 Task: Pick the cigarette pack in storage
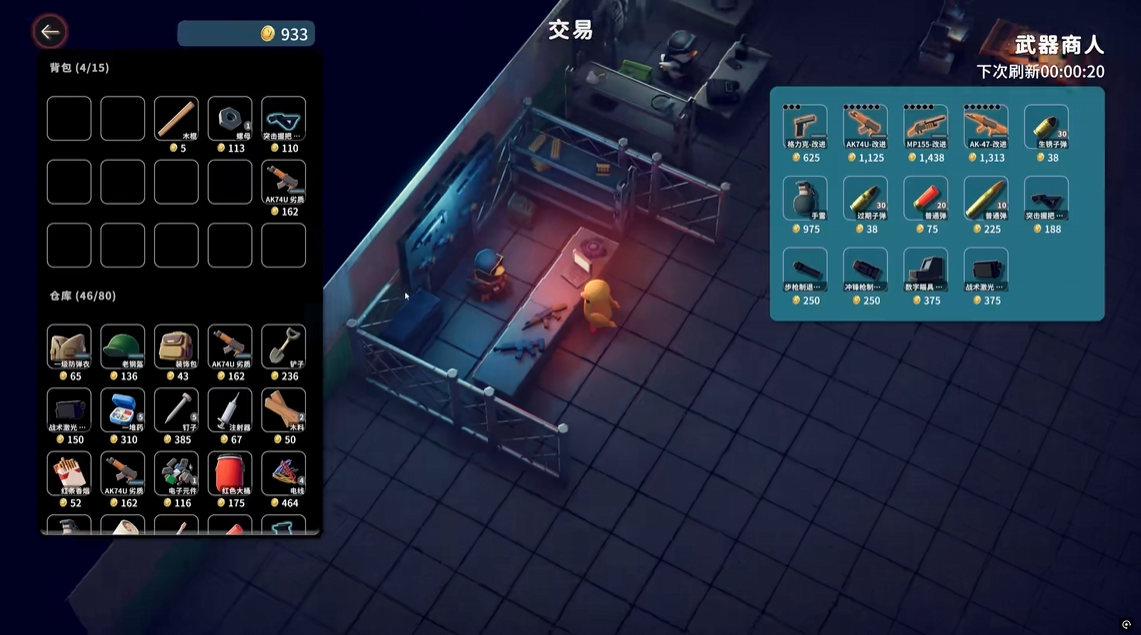coord(69,473)
